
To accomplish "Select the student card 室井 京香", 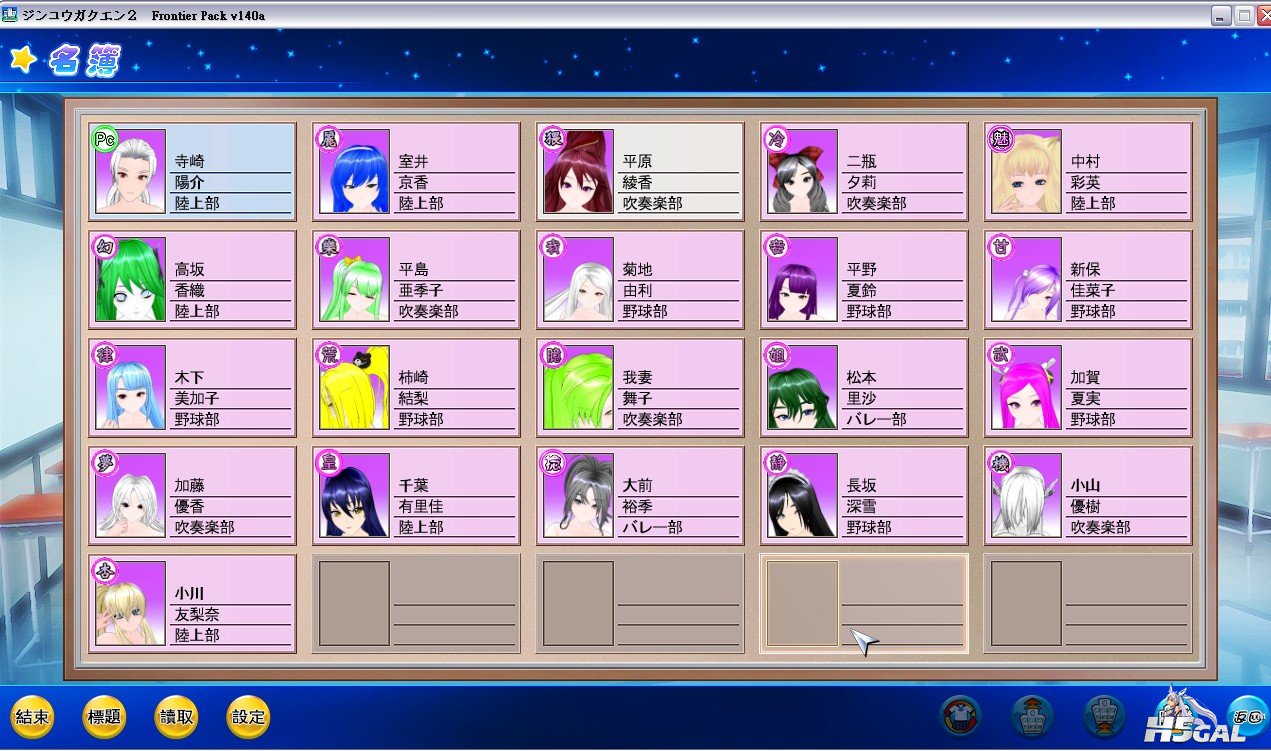I will click(416, 172).
